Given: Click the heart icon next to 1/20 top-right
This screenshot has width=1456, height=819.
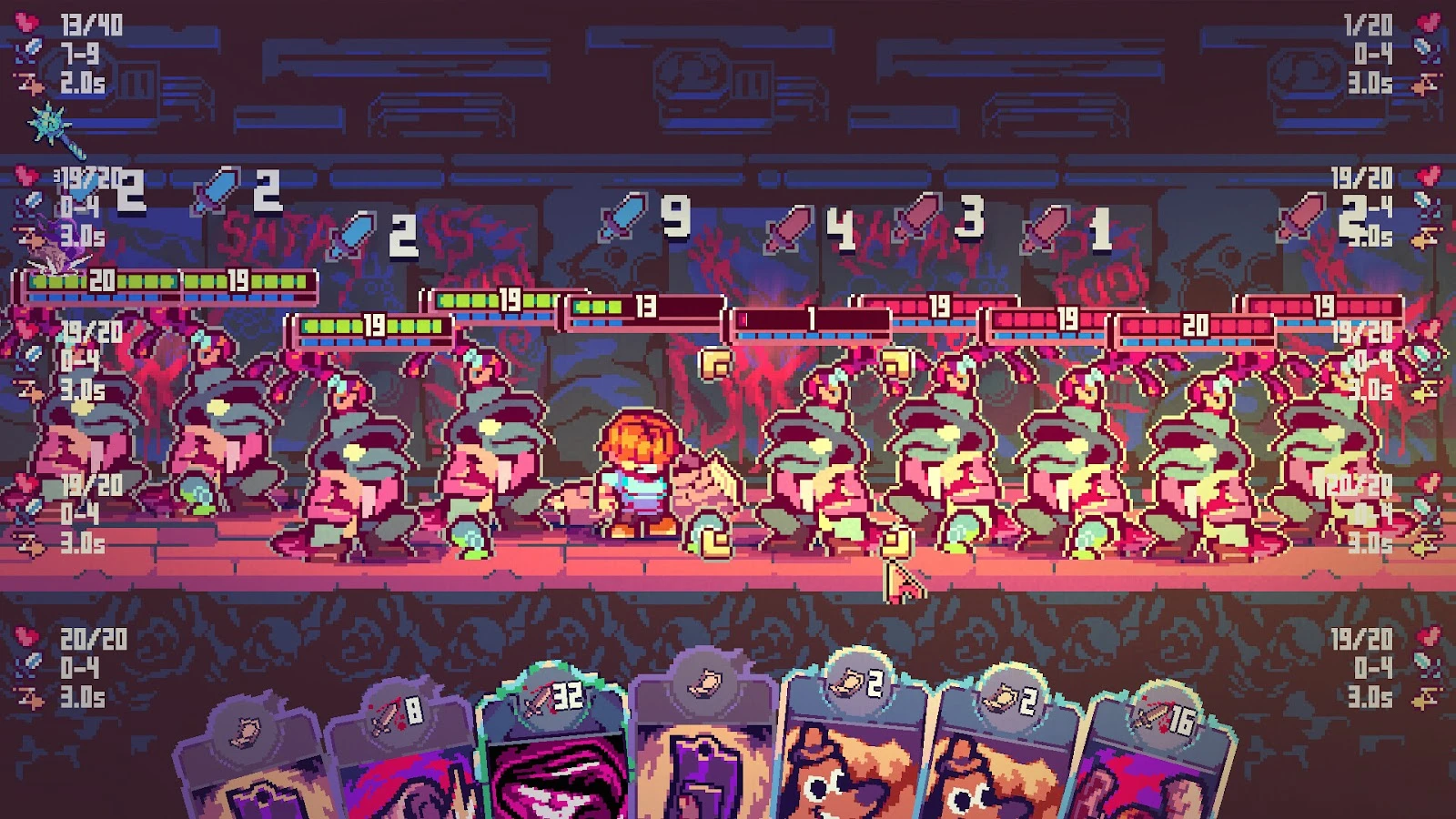Looking at the screenshot, I should tap(1427, 24).
